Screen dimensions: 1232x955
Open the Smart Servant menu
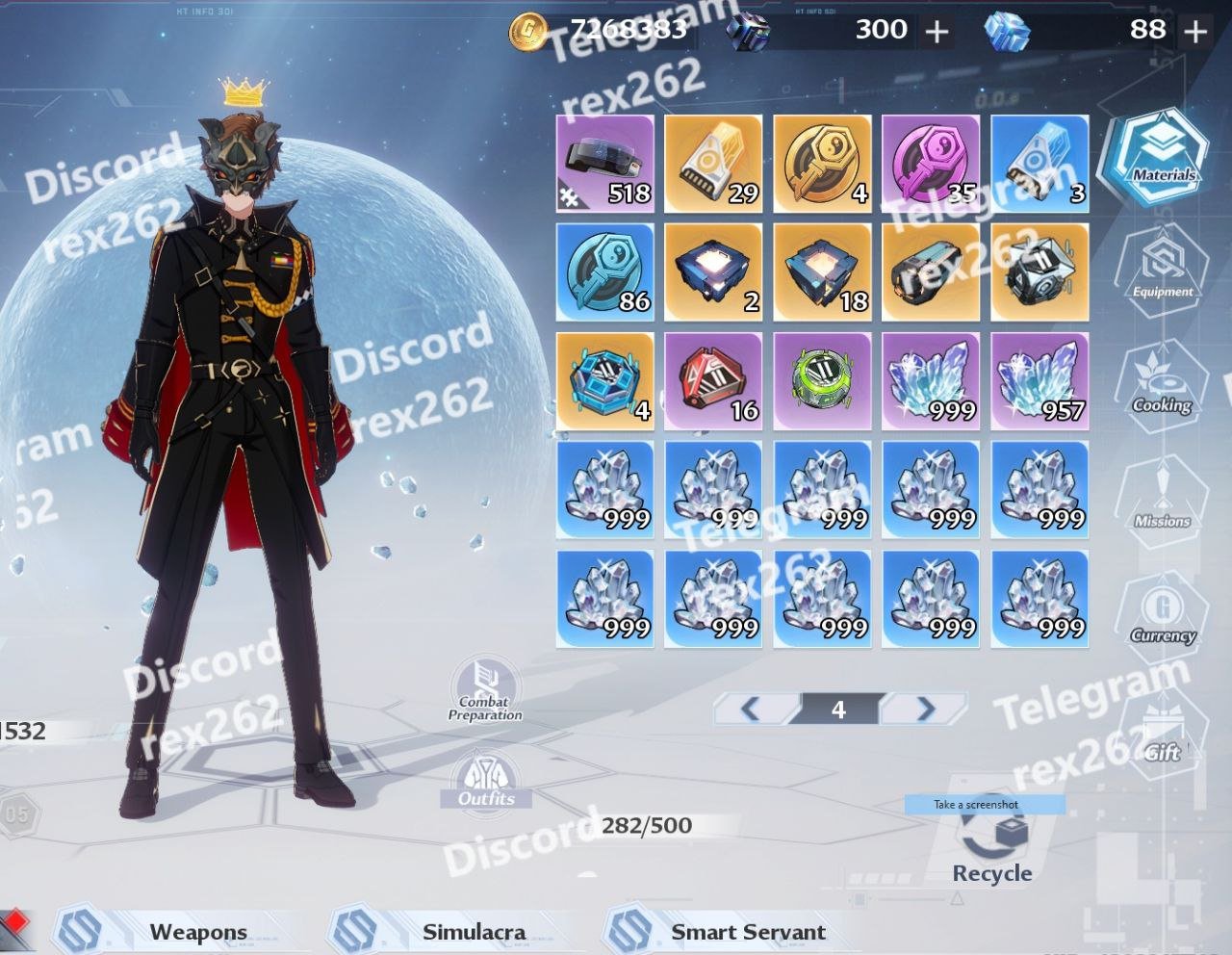coord(748,932)
